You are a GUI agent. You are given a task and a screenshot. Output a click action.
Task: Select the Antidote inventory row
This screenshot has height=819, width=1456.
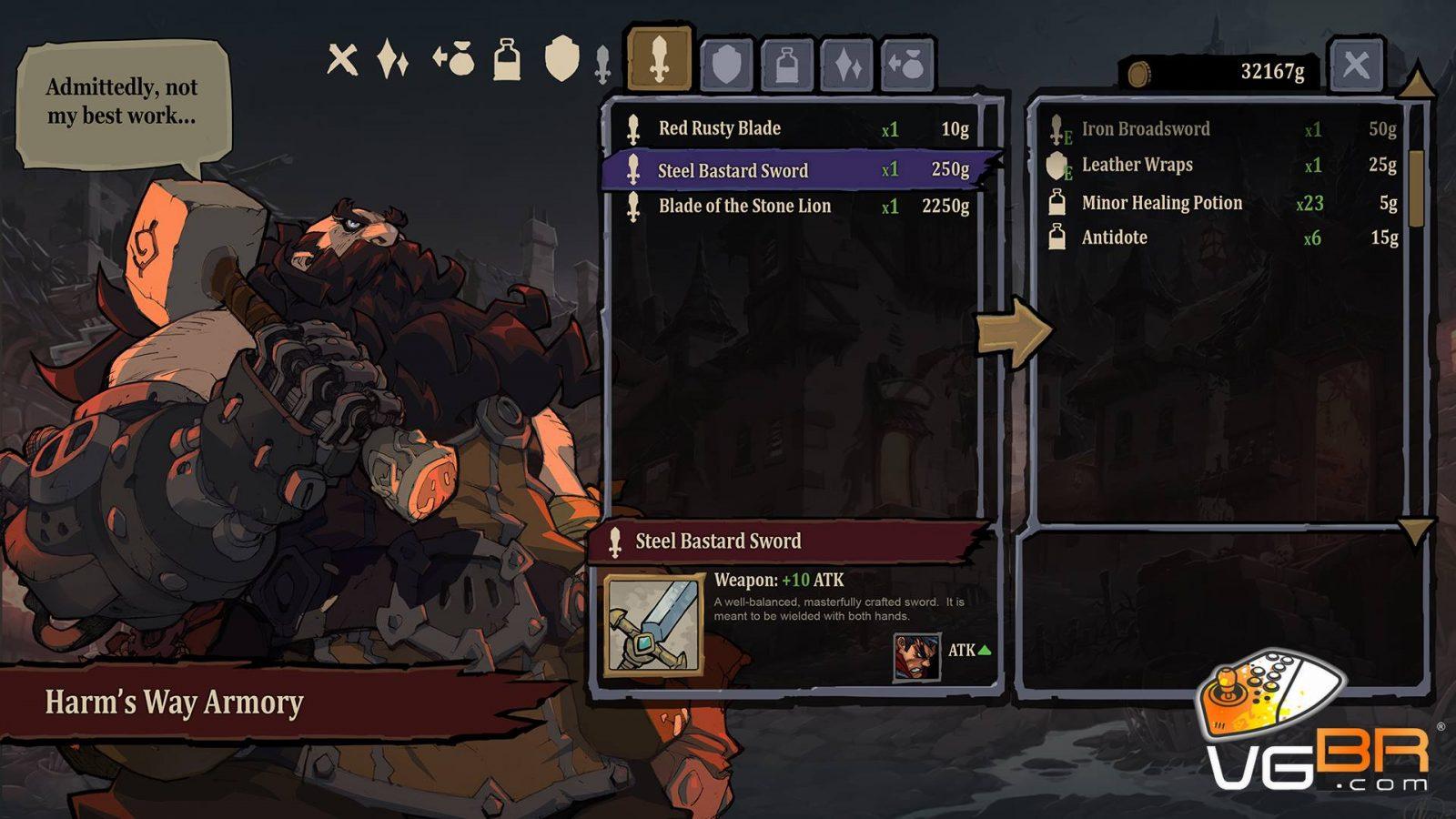[1224, 238]
